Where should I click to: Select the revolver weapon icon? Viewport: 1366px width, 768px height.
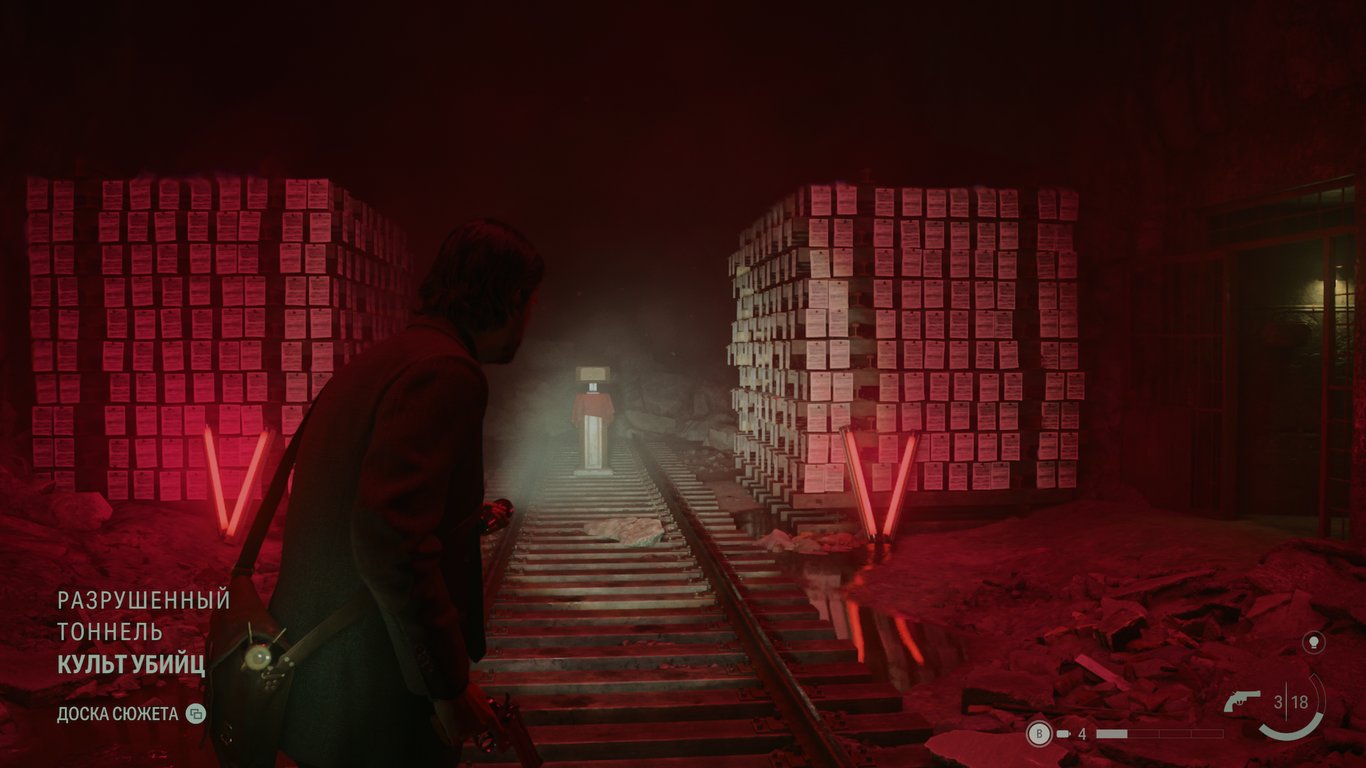click(x=1242, y=702)
